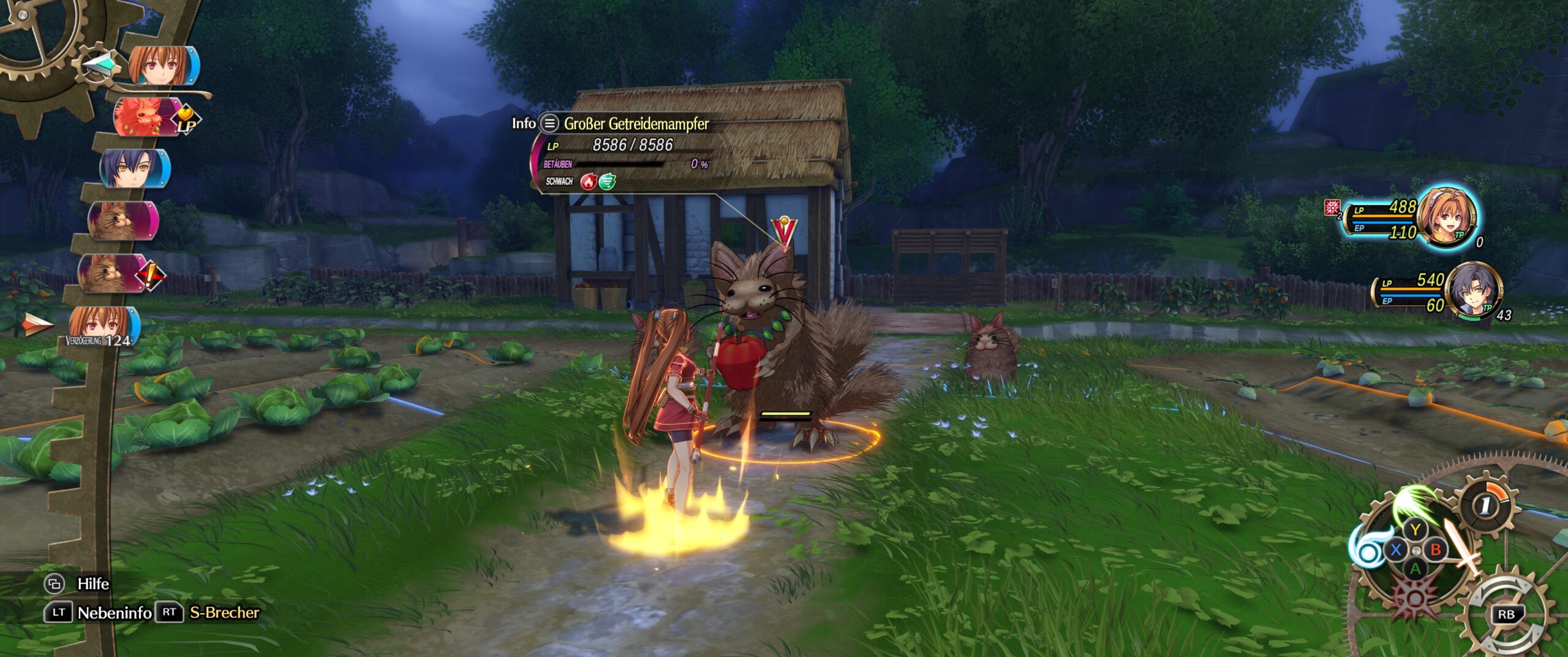Click the status ailment icon beside Estelle's LP

[1332, 208]
